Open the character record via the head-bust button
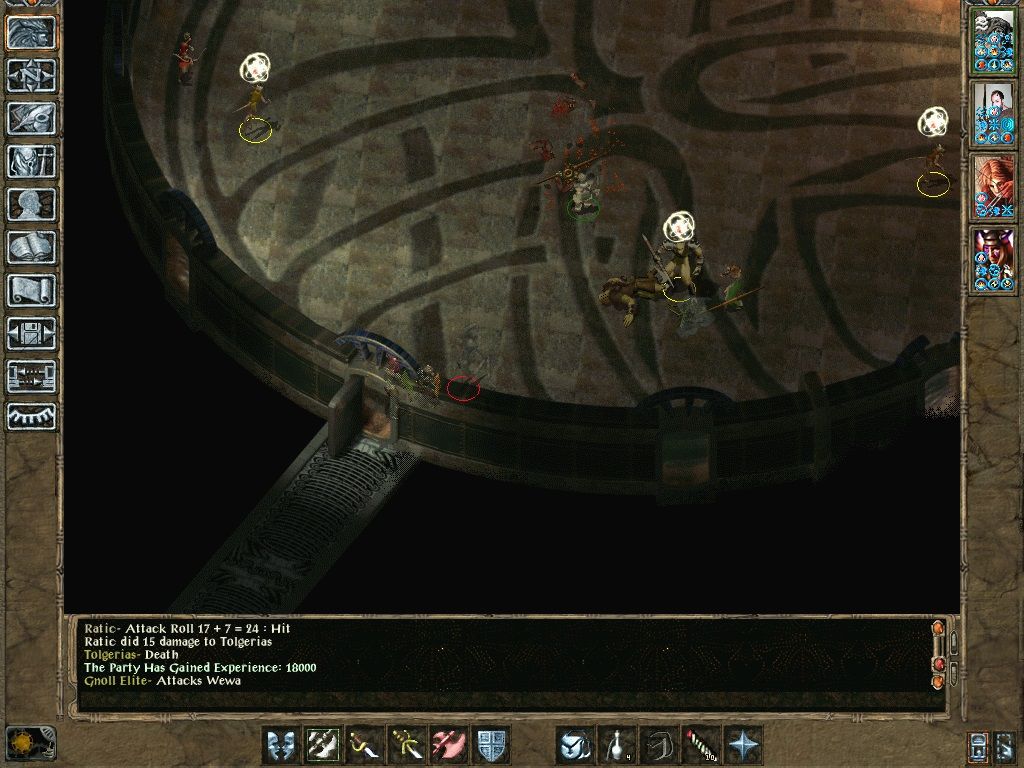Viewport: 1024px width, 768px height. tap(31, 204)
